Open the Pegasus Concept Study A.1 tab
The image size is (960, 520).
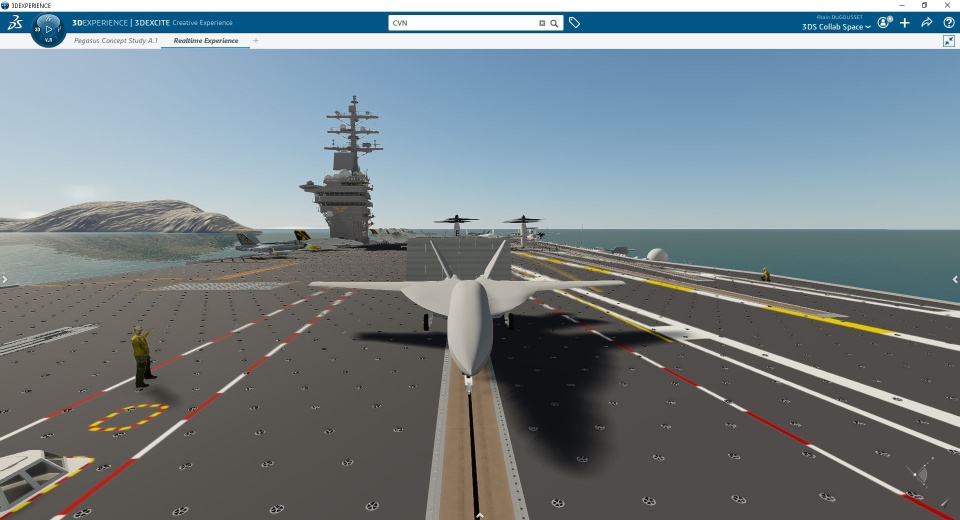tap(115, 41)
